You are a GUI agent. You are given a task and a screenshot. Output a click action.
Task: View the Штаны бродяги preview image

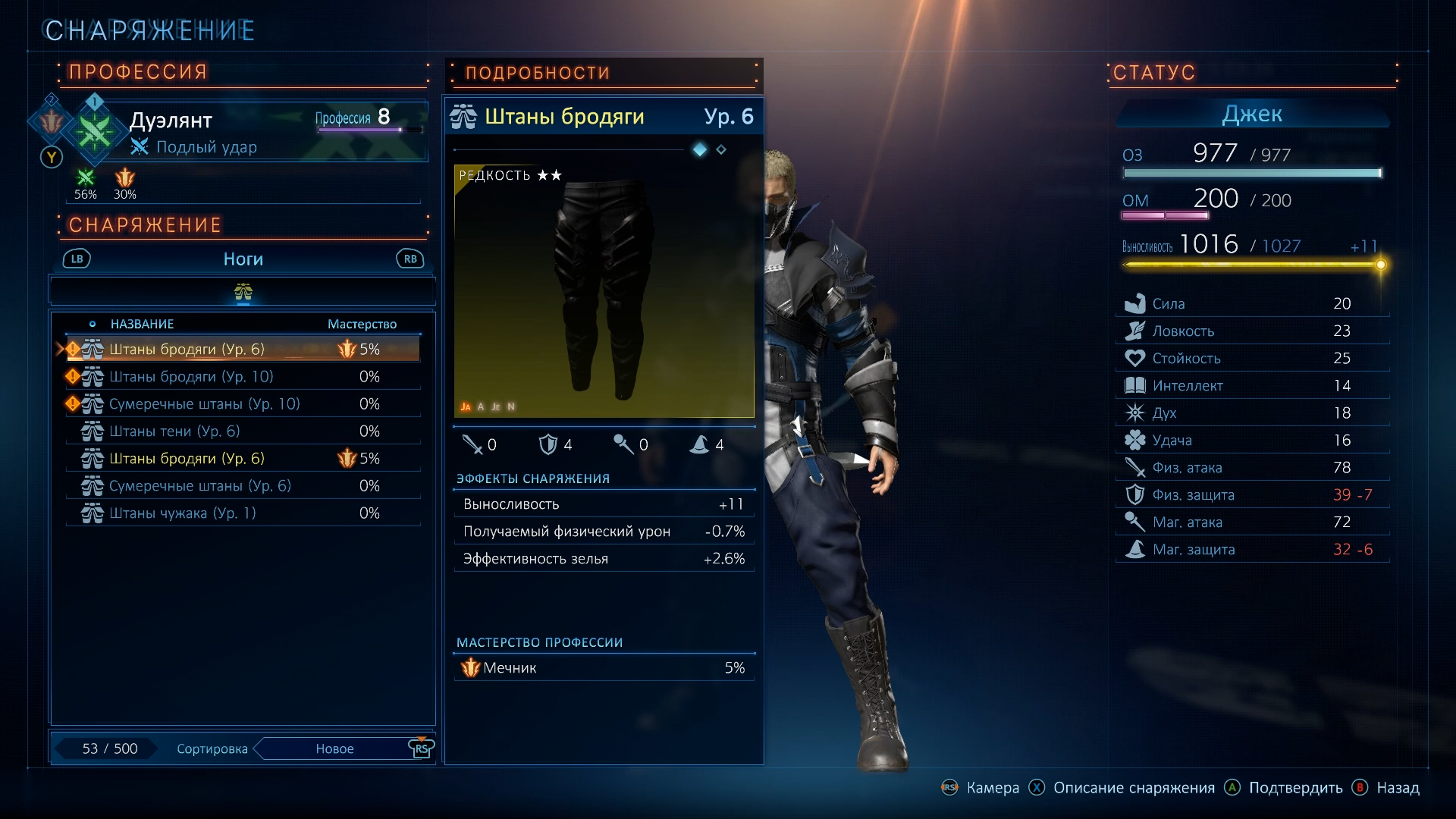click(x=604, y=291)
